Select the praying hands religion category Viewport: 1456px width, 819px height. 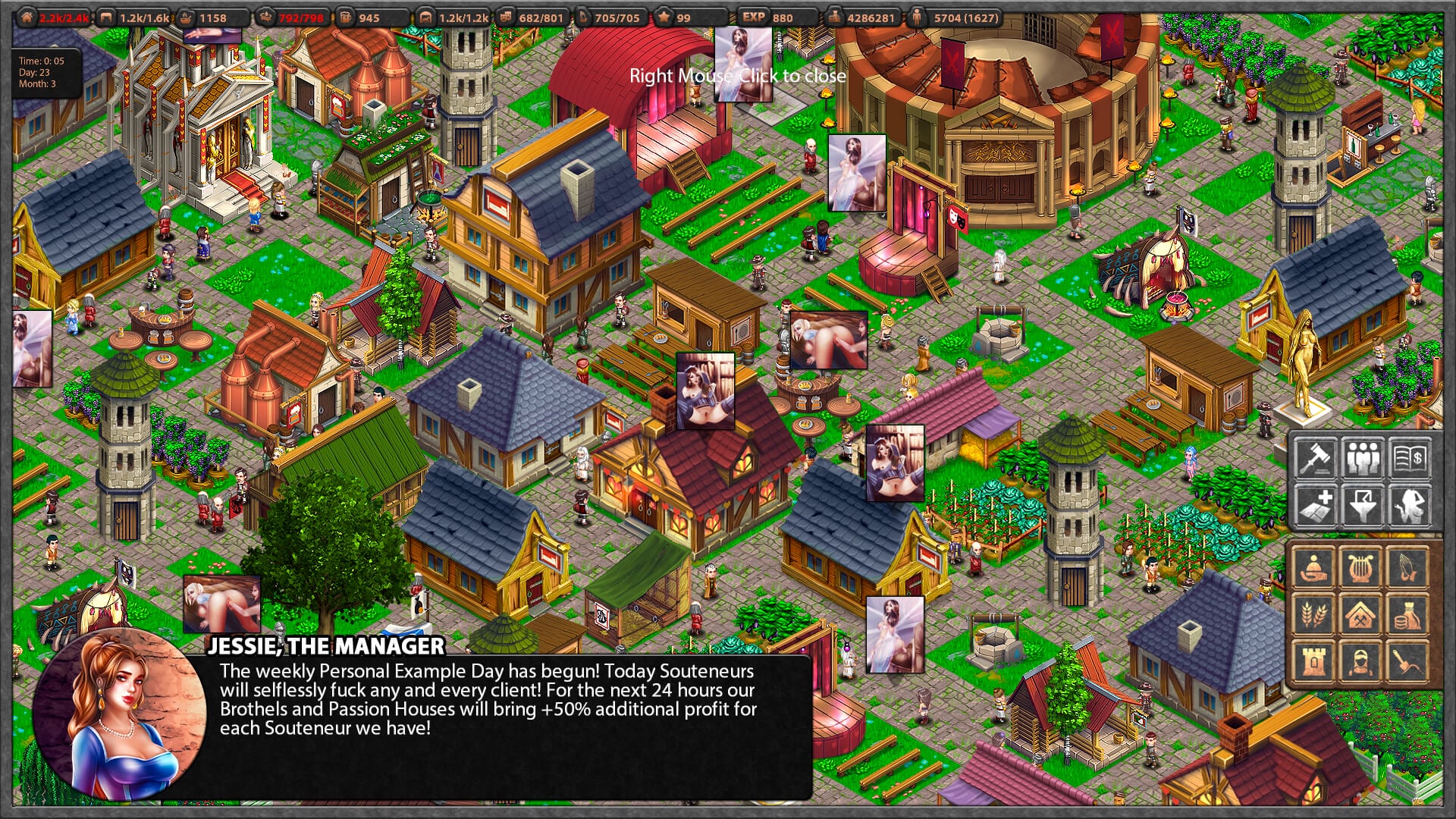(1407, 566)
